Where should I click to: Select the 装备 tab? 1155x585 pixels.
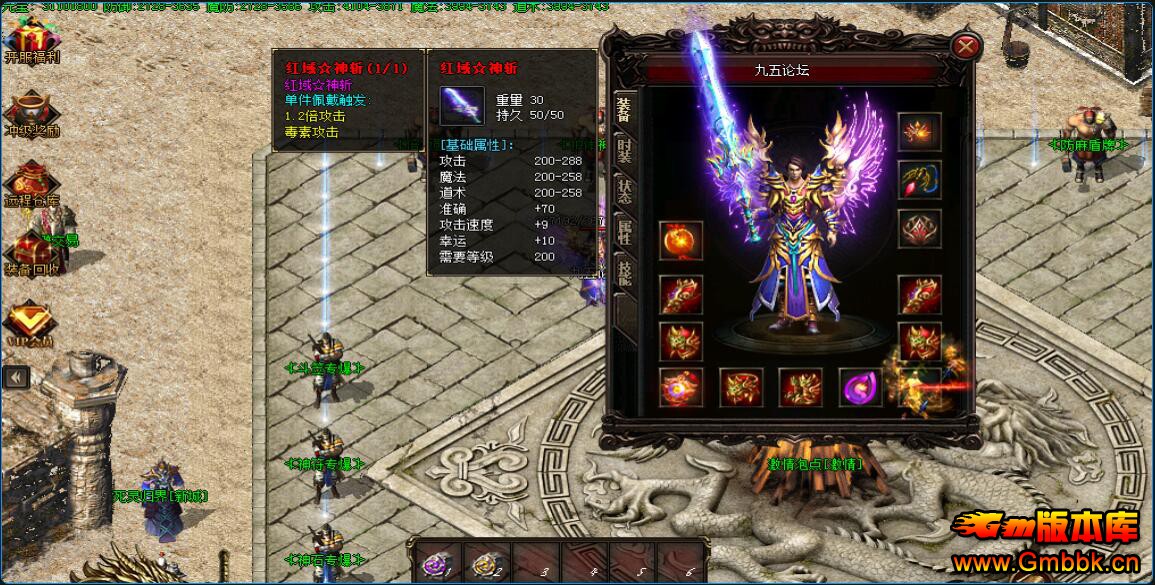pos(624,109)
